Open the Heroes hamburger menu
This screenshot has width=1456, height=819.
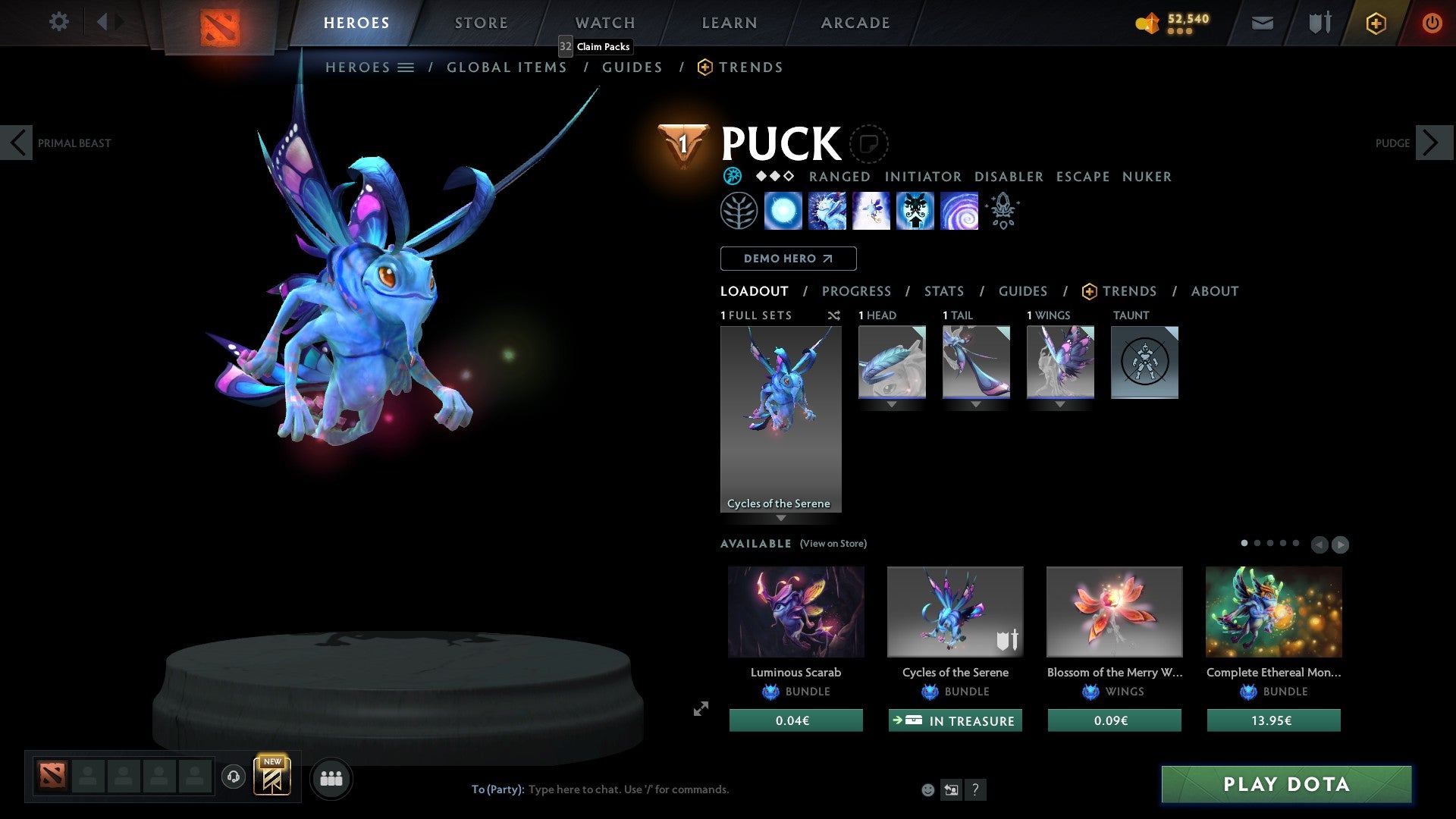point(406,67)
